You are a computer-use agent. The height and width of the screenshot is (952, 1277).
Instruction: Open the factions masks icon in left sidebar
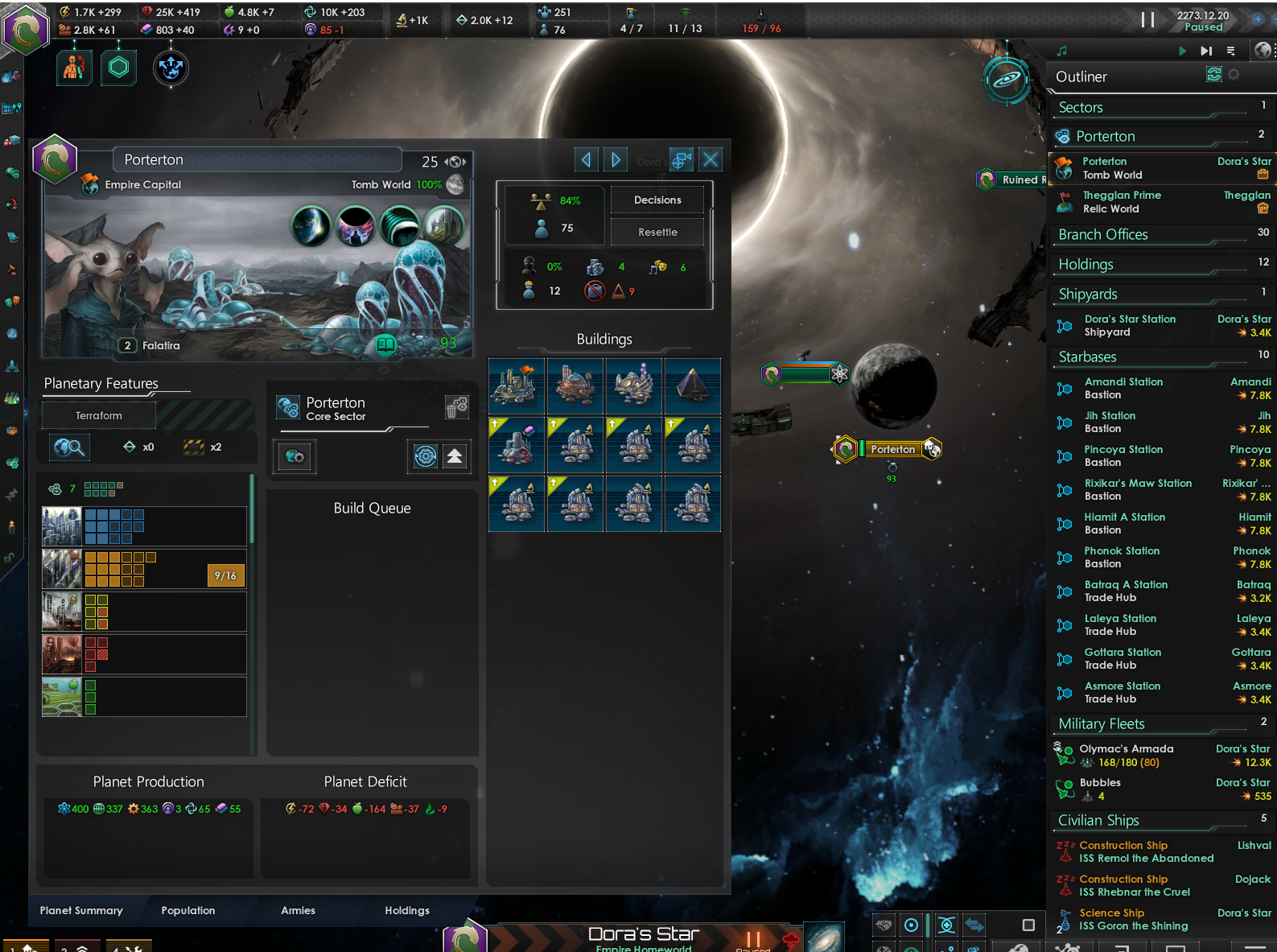pyautogui.click(x=11, y=302)
